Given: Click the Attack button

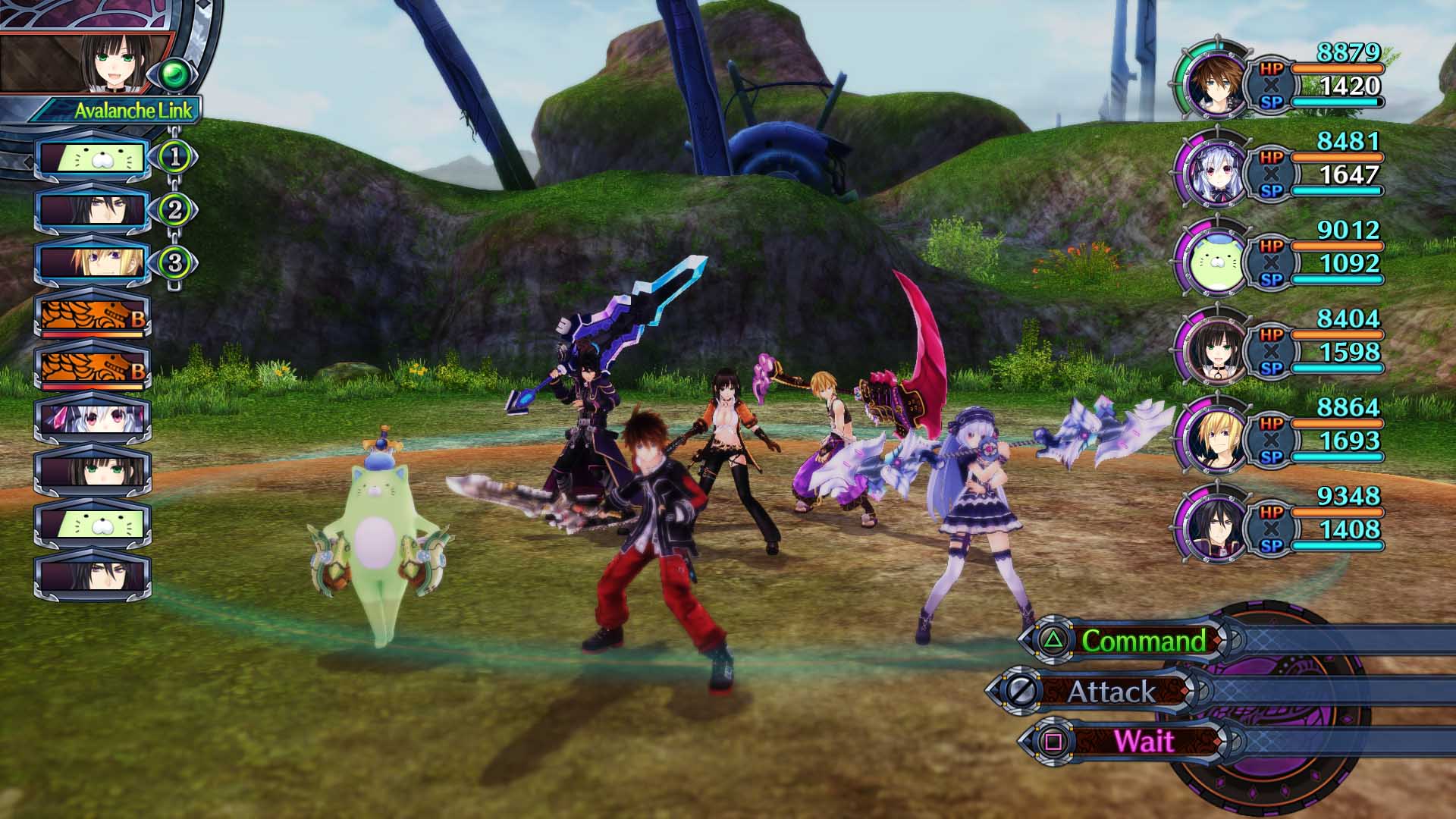Looking at the screenshot, I should pyautogui.click(x=1112, y=691).
